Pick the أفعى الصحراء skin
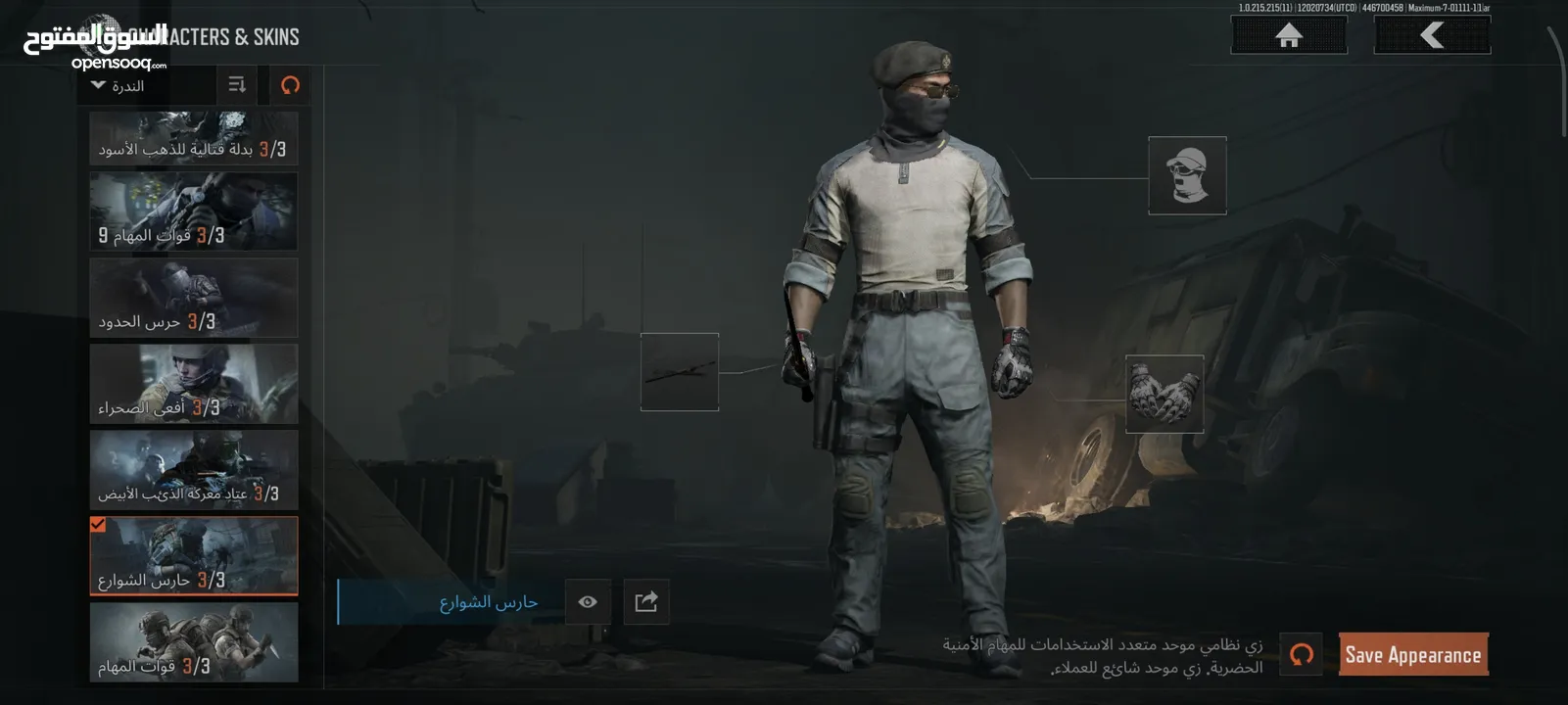This screenshot has width=1568, height=705. (x=194, y=384)
